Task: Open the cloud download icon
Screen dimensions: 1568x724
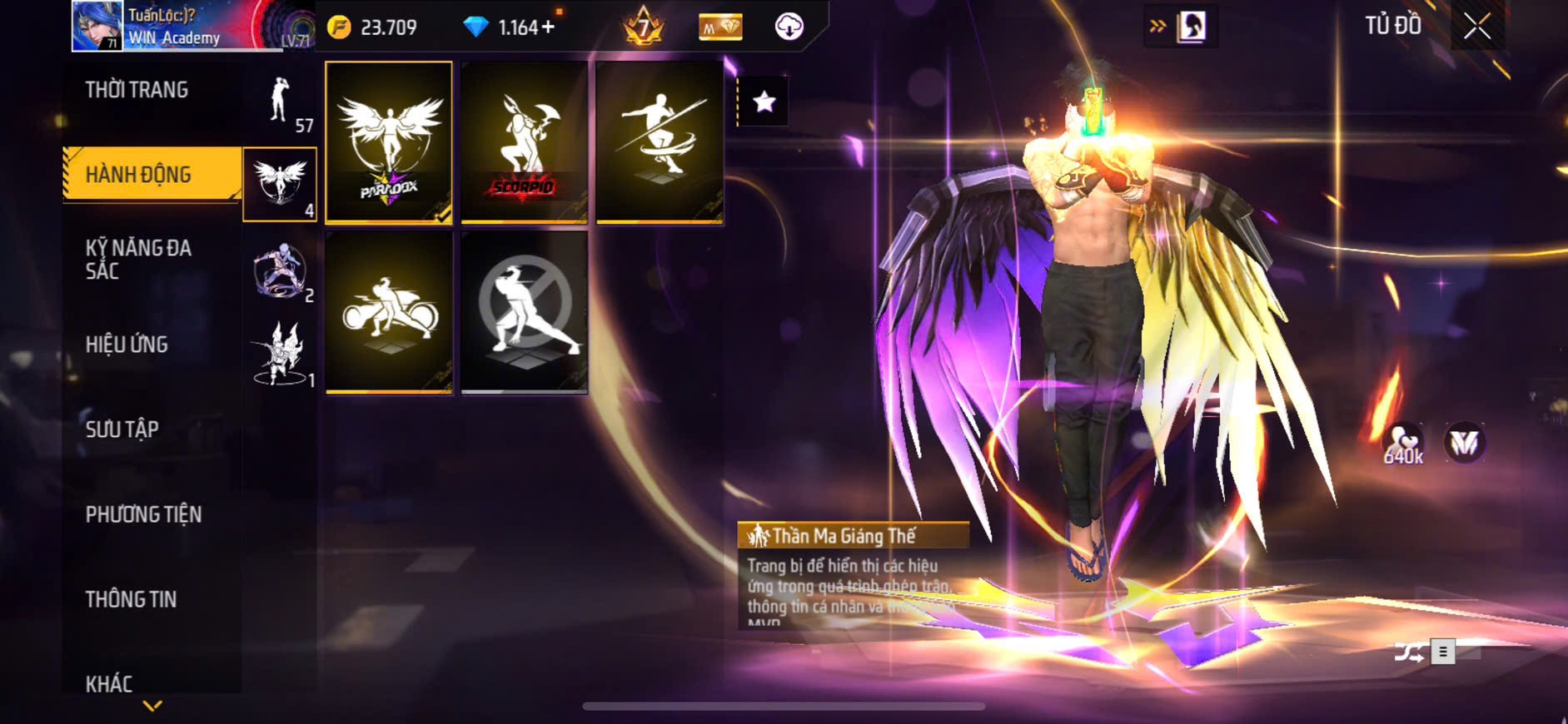Action: click(x=788, y=27)
